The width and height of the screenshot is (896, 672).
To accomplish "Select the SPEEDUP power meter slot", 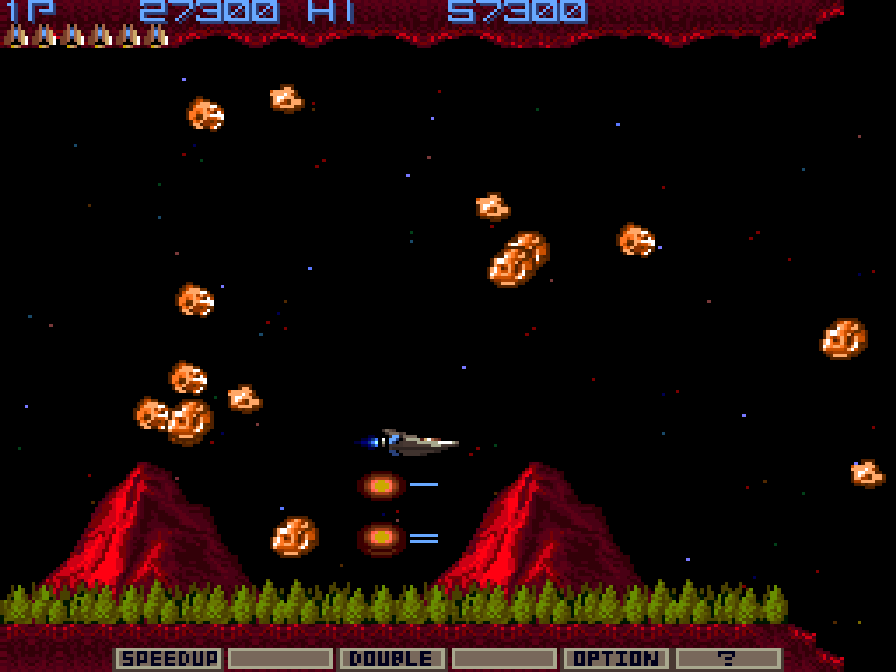I will (x=168, y=658).
